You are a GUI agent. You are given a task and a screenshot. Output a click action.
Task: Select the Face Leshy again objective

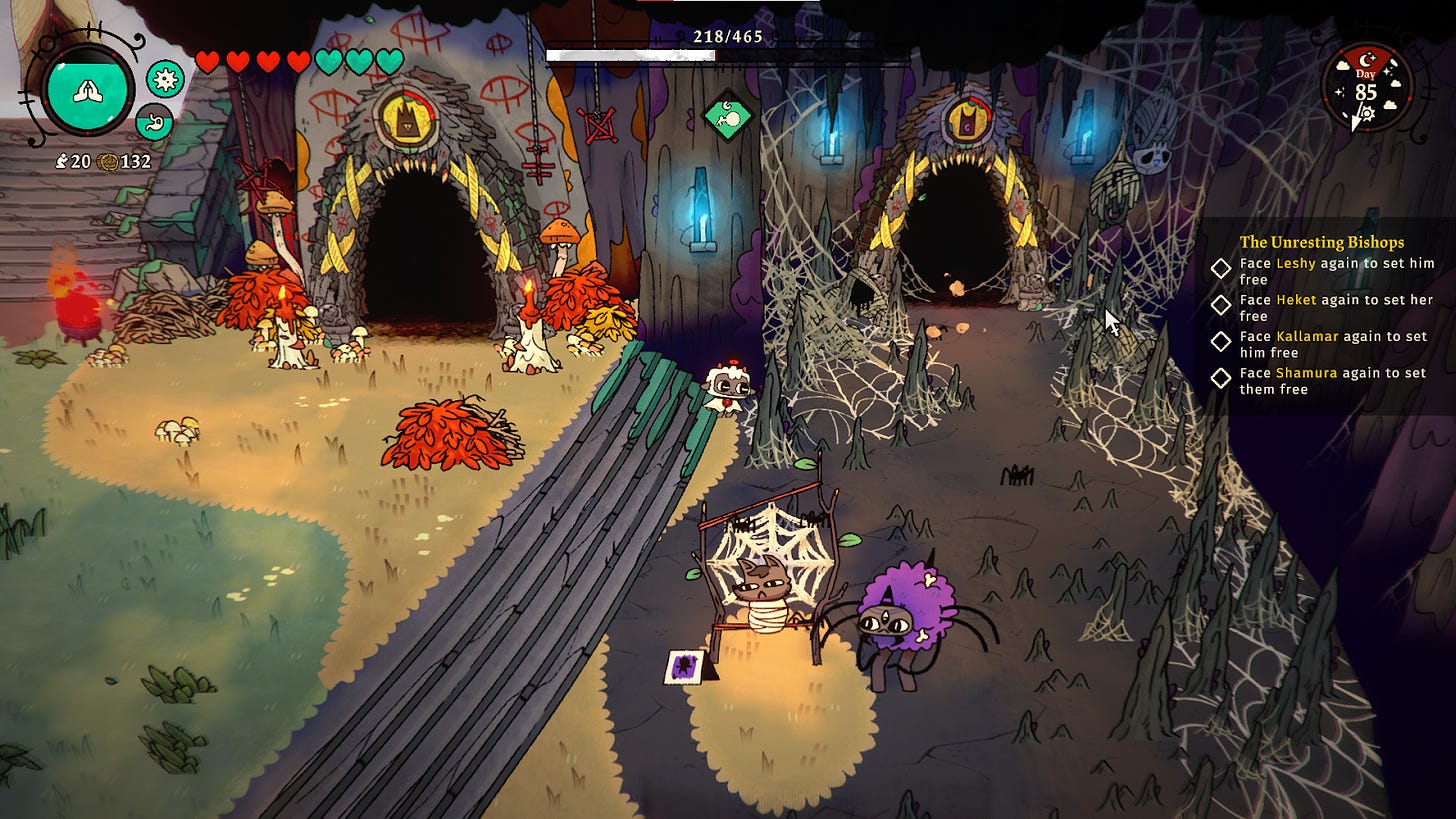click(x=1336, y=272)
